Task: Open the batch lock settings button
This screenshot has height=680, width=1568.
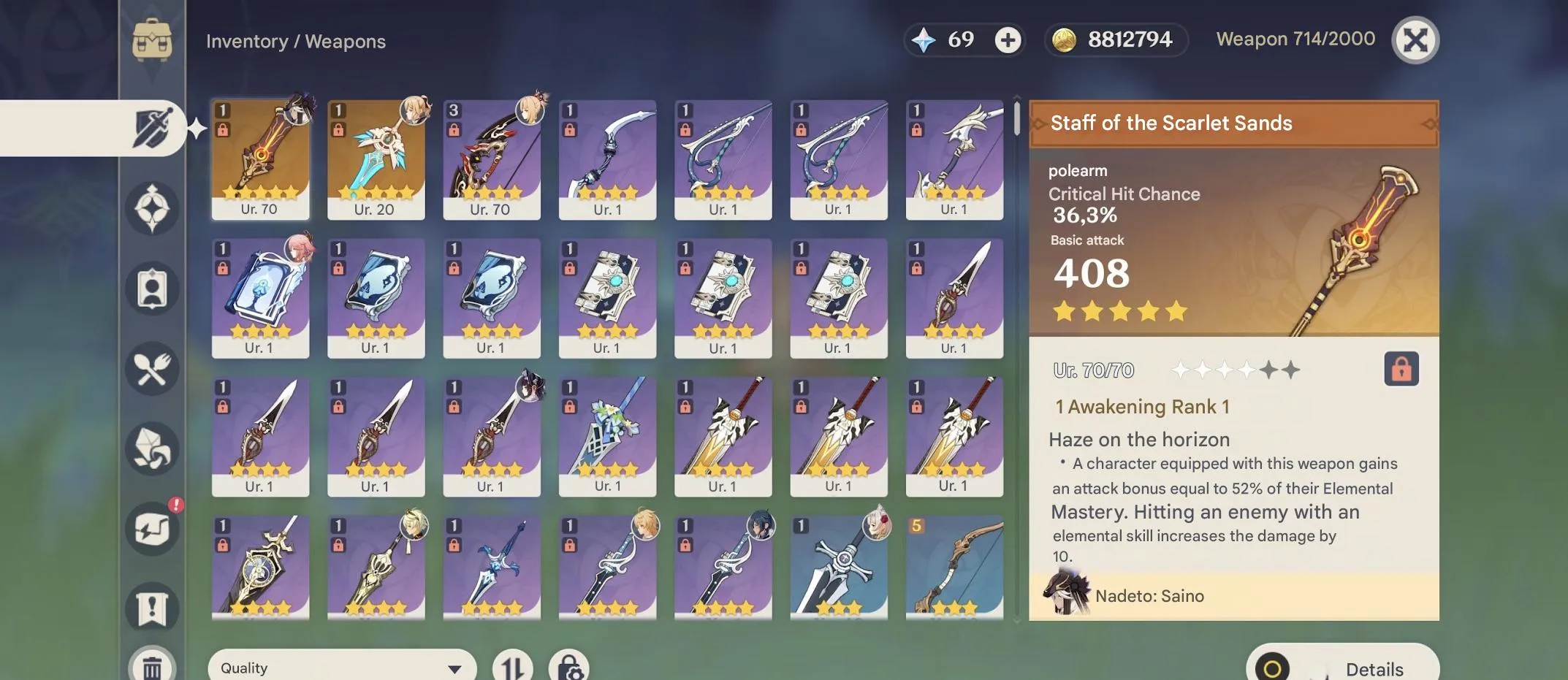Action: [x=568, y=666]
